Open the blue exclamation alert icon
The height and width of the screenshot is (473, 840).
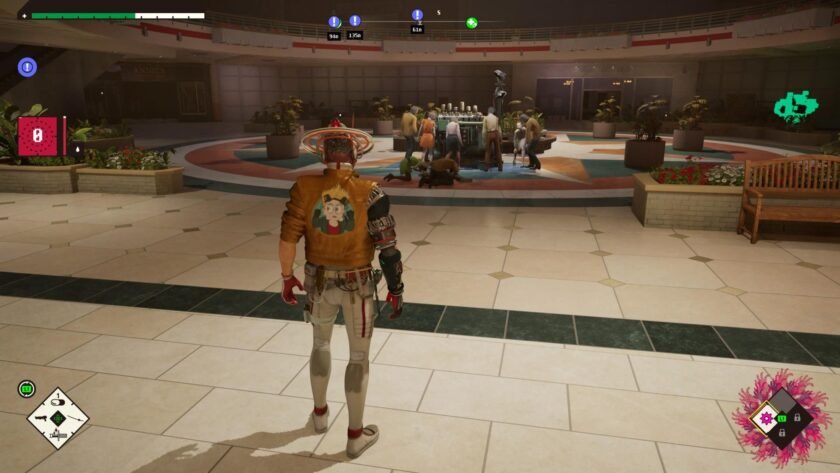pos(27,67)
